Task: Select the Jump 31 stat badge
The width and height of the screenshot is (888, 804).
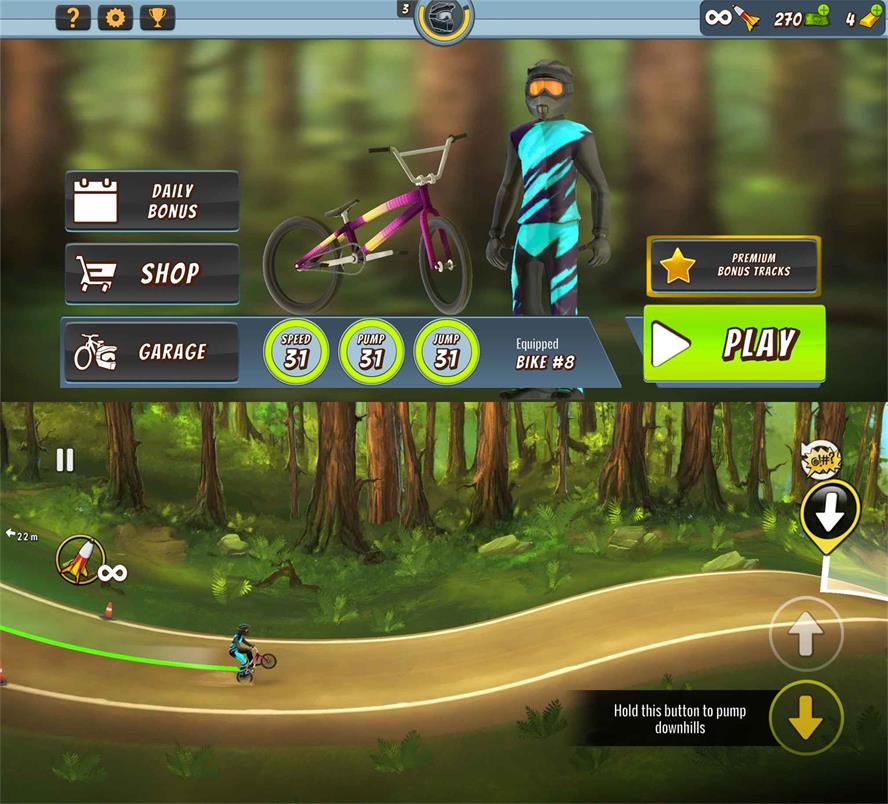Action: (446, 352)
